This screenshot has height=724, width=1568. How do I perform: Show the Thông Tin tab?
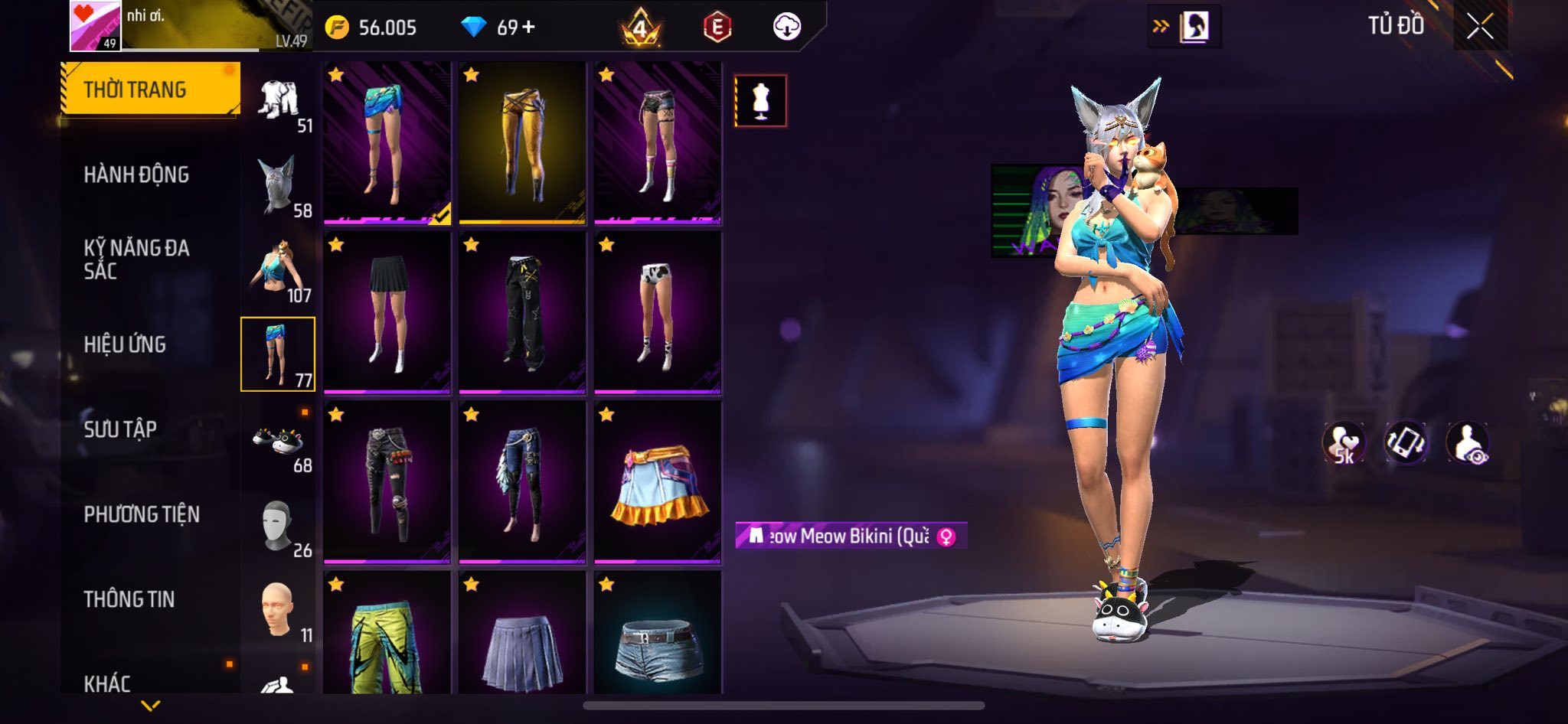click(129, 599)
